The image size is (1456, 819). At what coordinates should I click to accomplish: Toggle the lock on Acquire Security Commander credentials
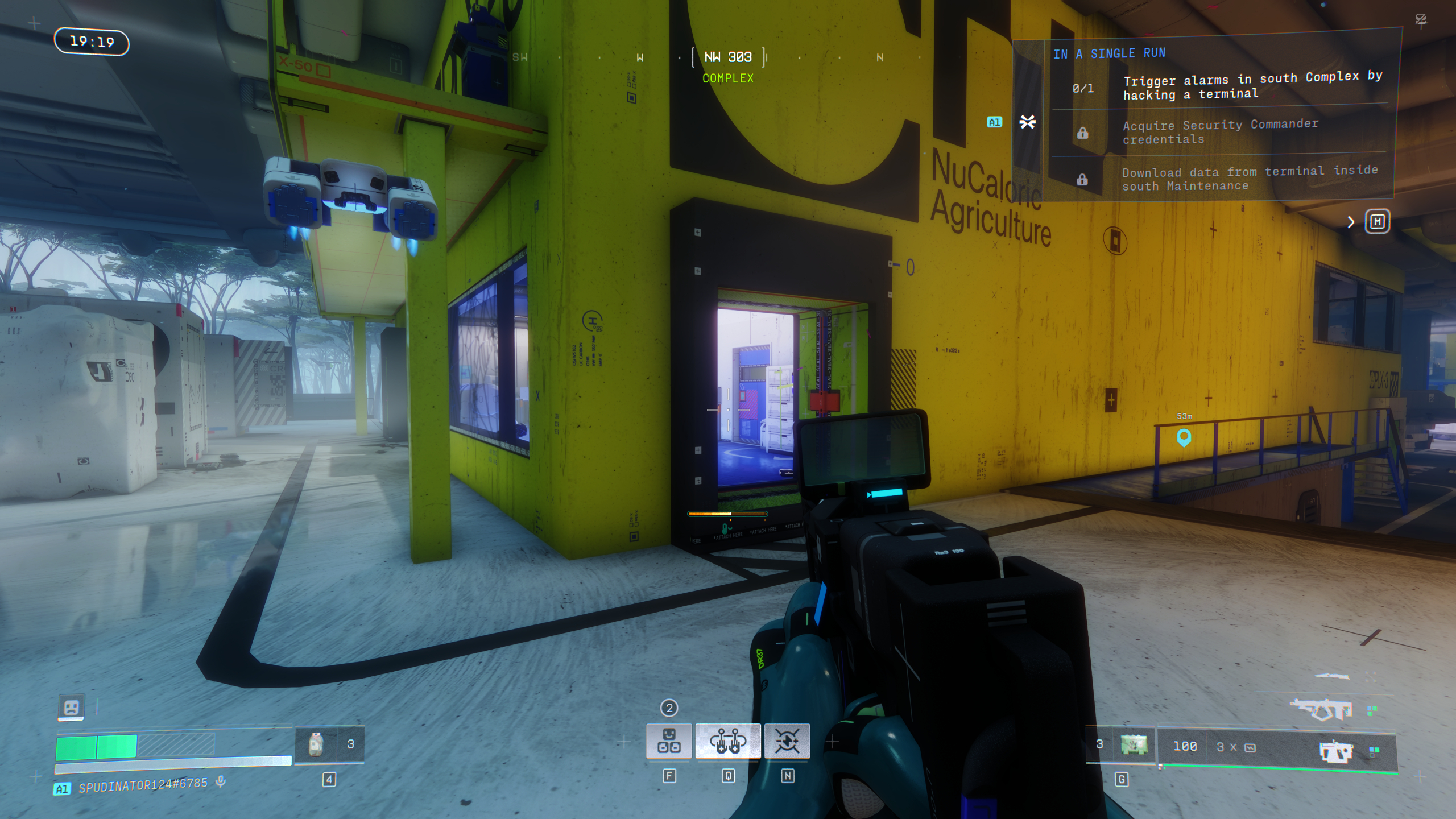(1083, 132)
